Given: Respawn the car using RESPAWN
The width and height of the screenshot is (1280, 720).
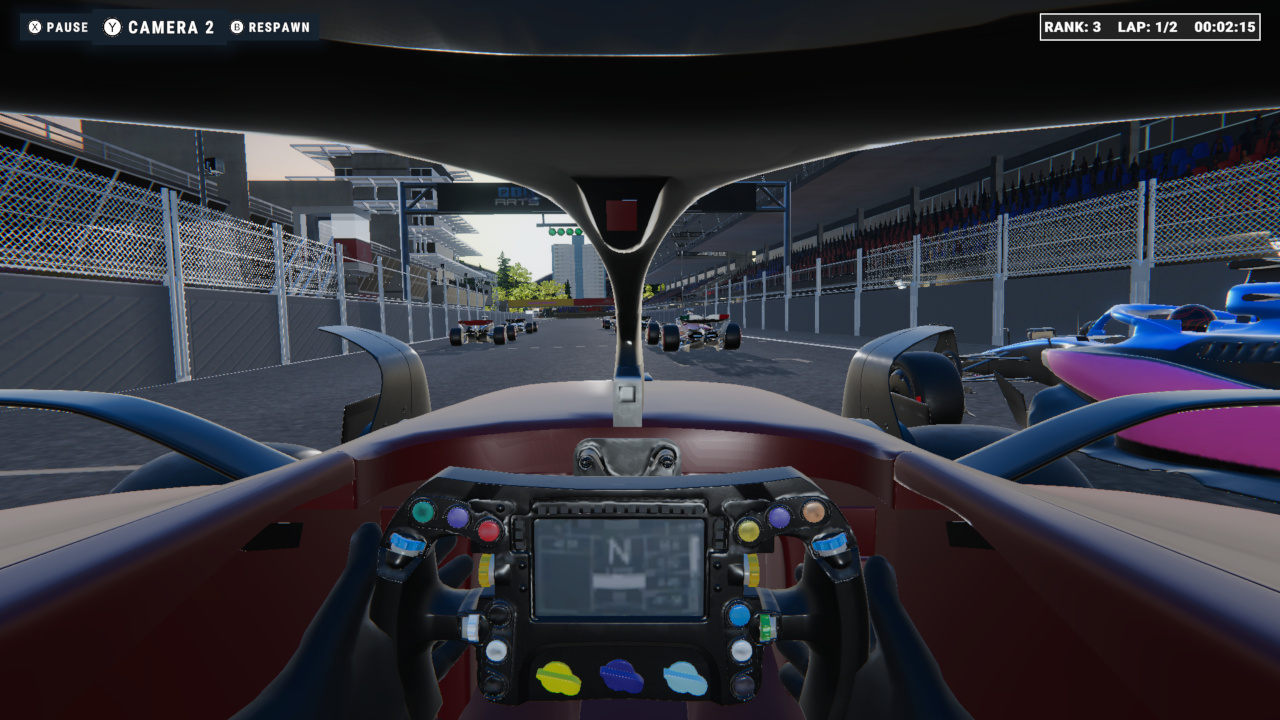Looking at the screenshot, I should (281, 27).
